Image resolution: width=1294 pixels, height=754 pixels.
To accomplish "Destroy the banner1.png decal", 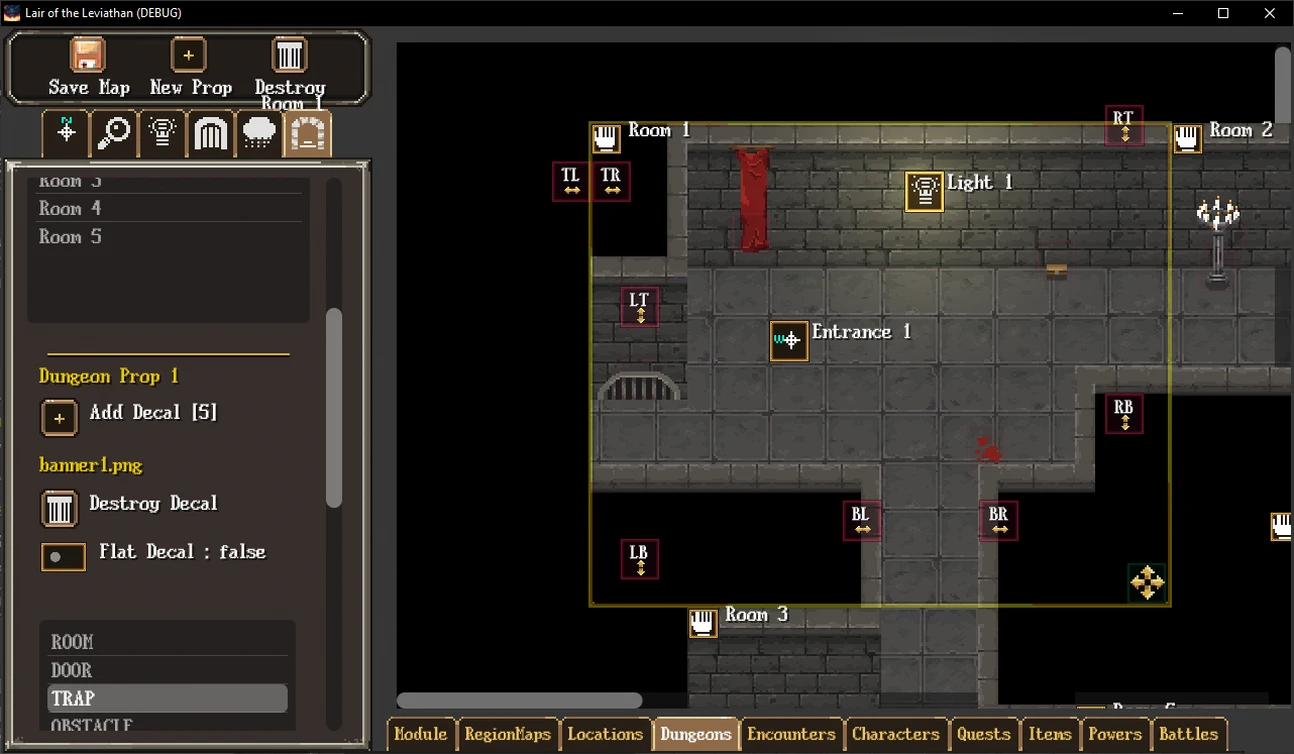I will coord(59,508).
